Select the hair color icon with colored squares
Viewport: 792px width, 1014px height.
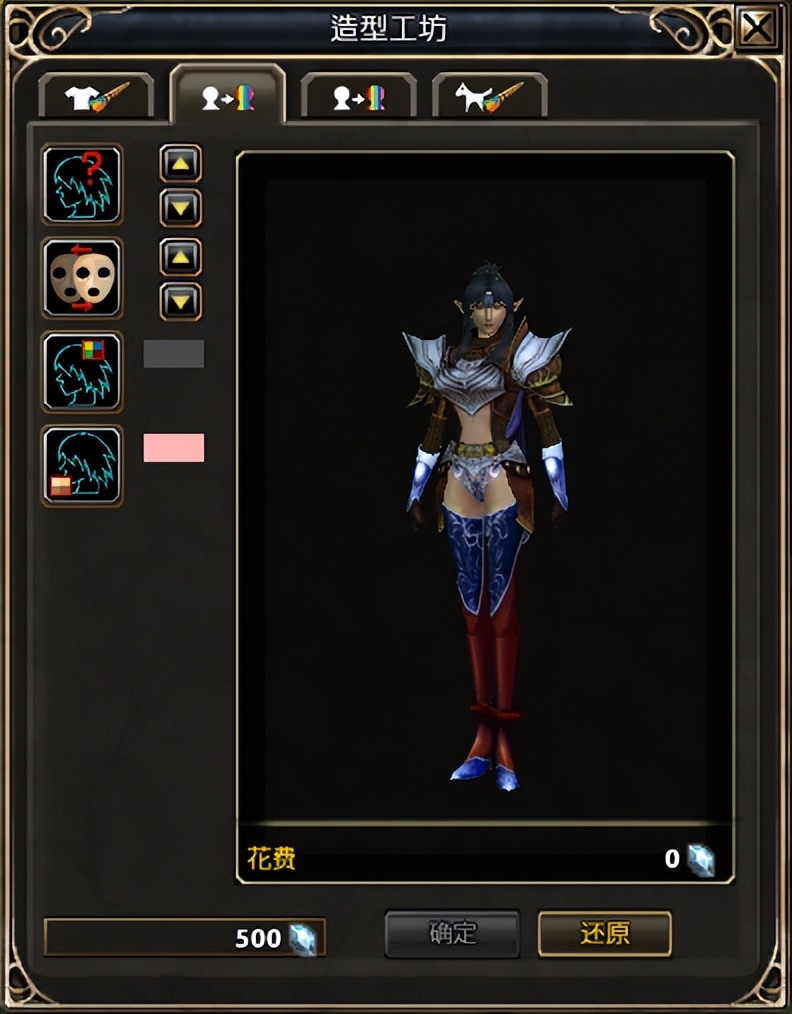click(x=82, y=372)
